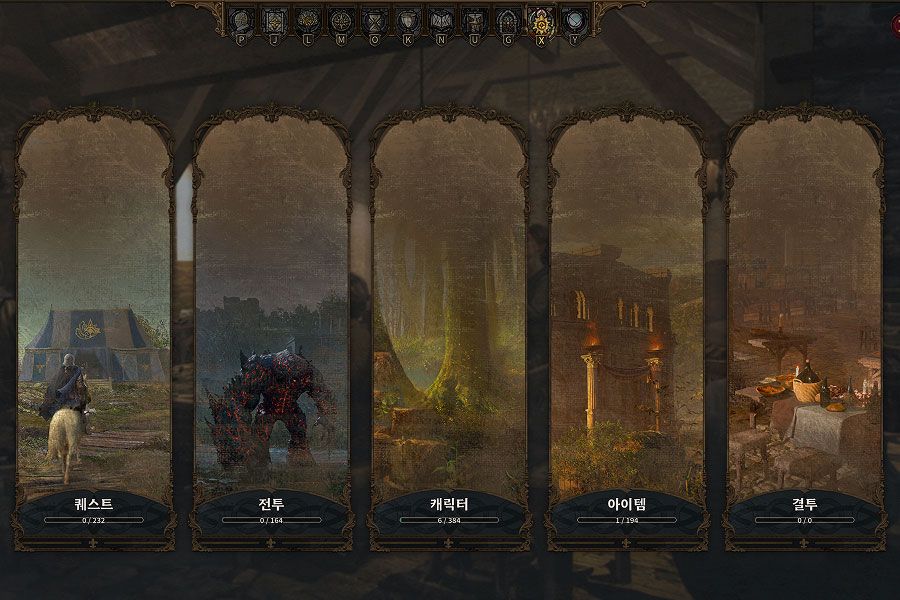Open the arched gate tab (G)
The width and height of the screenshot is (900, 600).
tap(507, 19)
